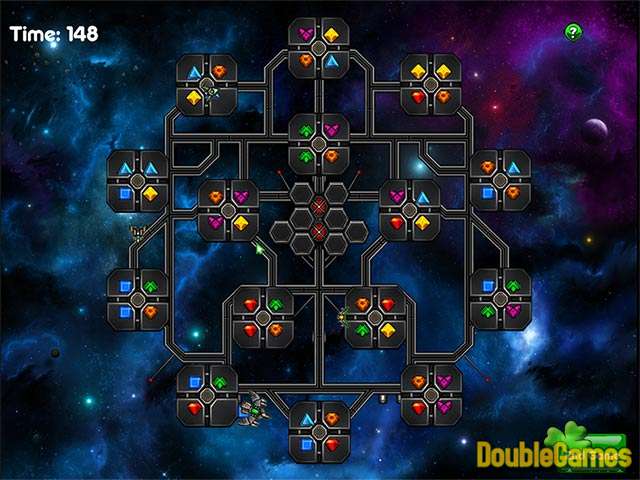Select the node with two yellow diamonds
Image resolution: width=640 pixels, height=480 pixels.
point(431,84)
